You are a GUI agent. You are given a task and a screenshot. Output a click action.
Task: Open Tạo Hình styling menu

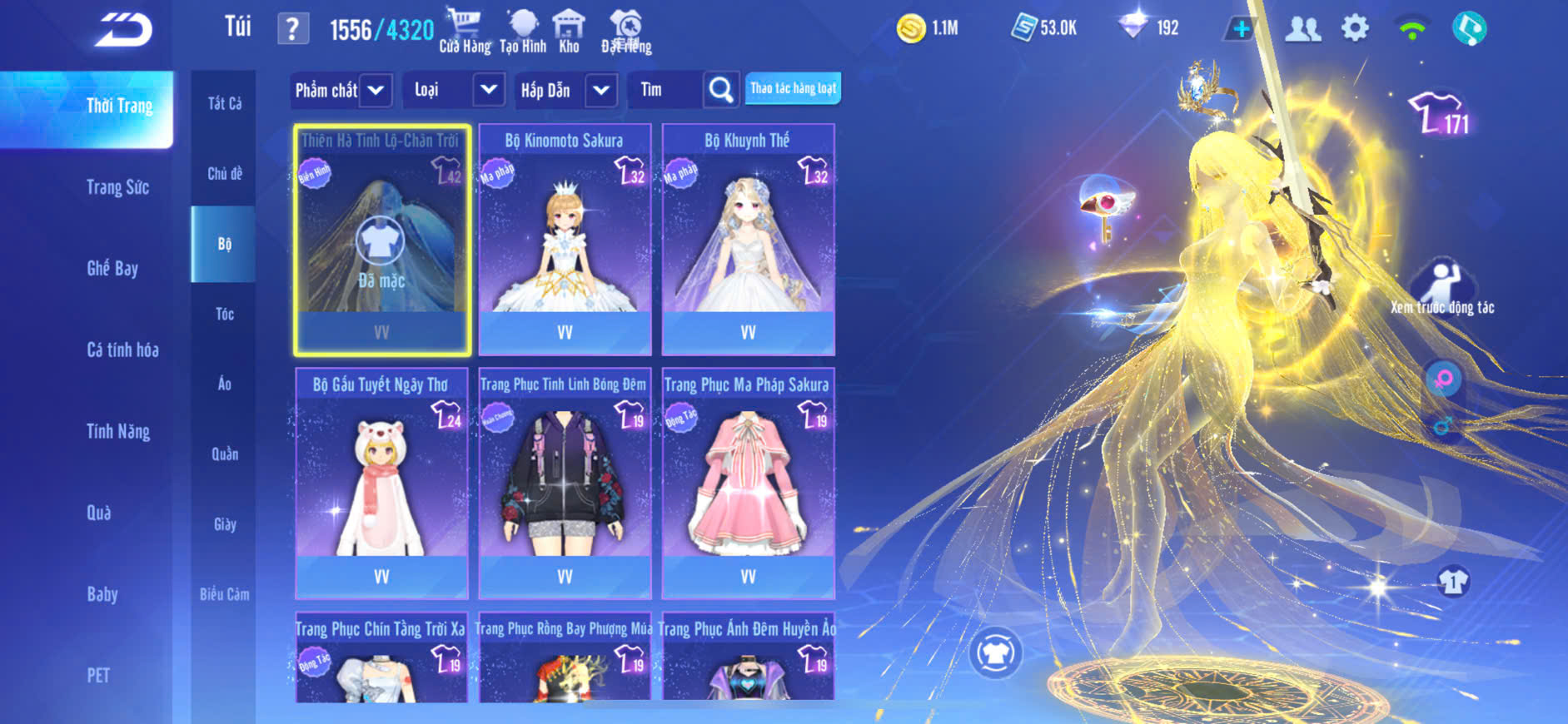[x=523, y=31]
